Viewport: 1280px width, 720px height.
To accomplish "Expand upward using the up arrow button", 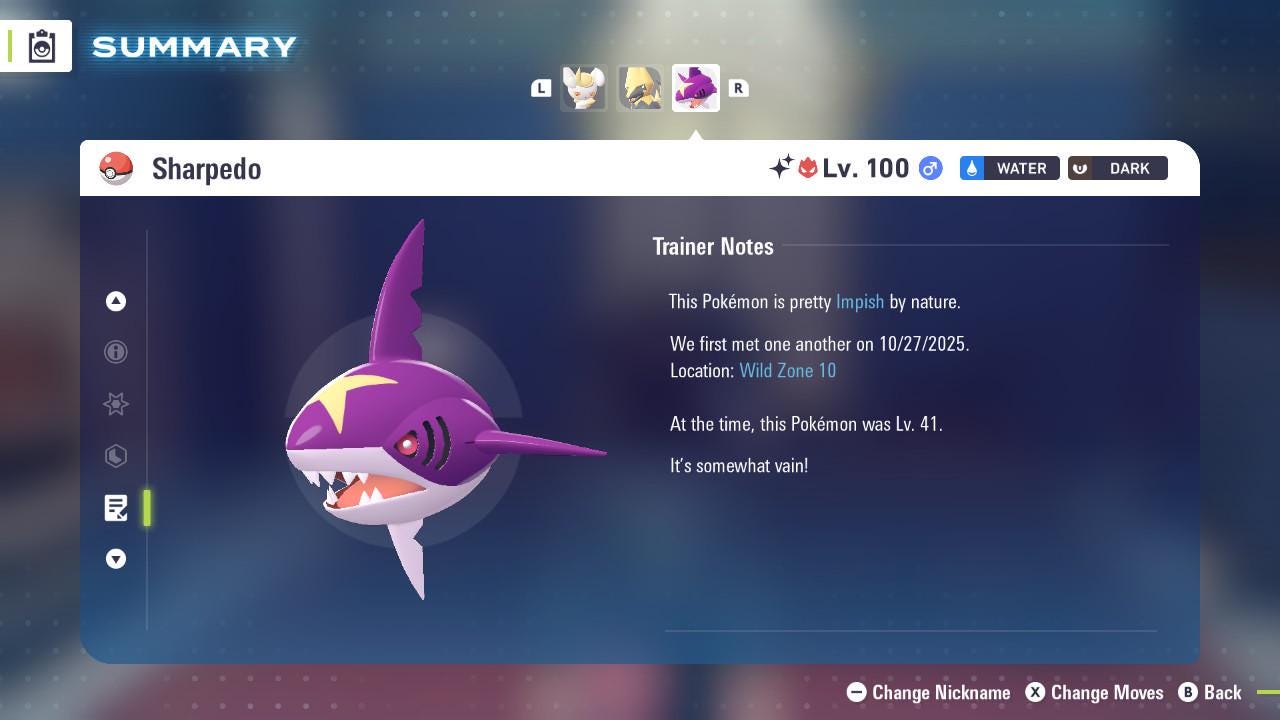I will pos(116,301).
